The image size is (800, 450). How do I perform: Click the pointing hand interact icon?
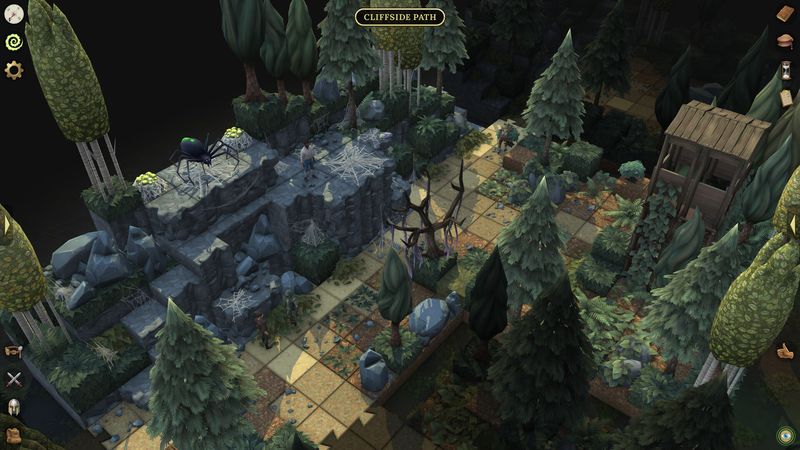[786, 351]
